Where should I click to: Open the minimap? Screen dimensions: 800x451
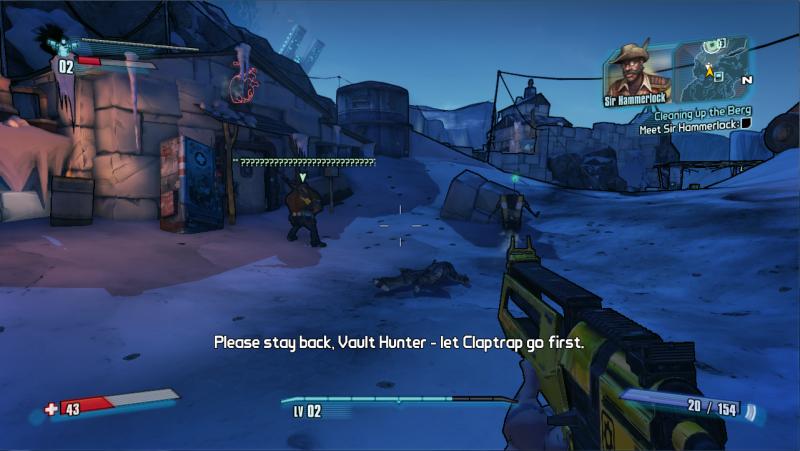click(714, 69)
